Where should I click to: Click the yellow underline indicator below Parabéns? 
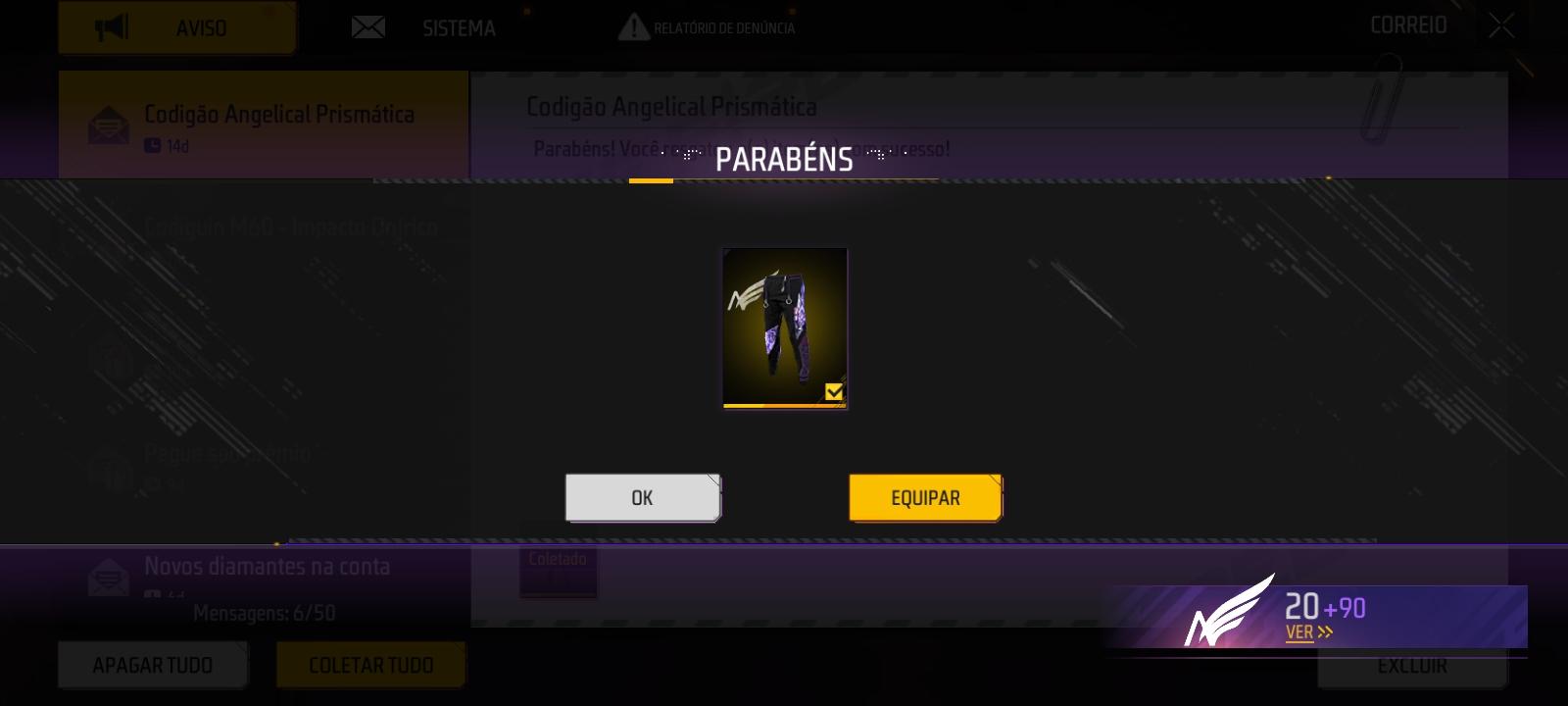[x=651, y=179]
